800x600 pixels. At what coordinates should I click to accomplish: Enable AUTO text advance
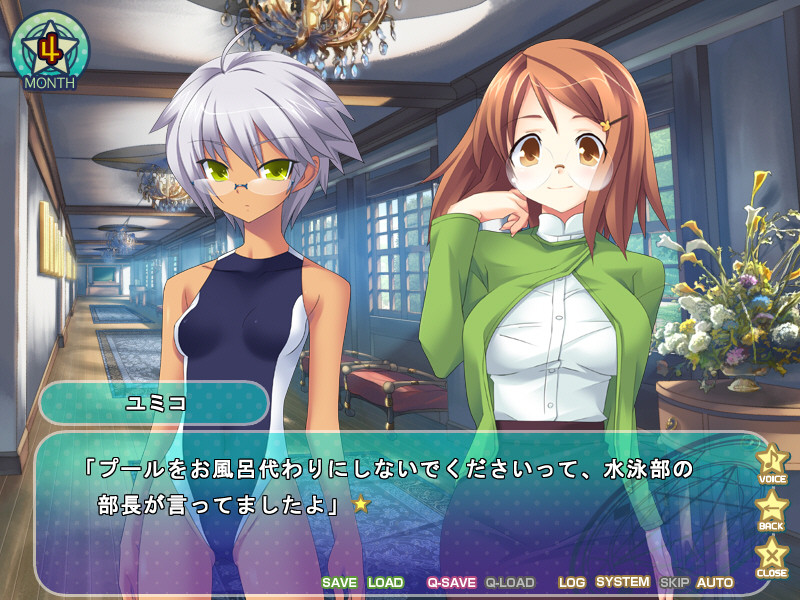click(715, 582)
